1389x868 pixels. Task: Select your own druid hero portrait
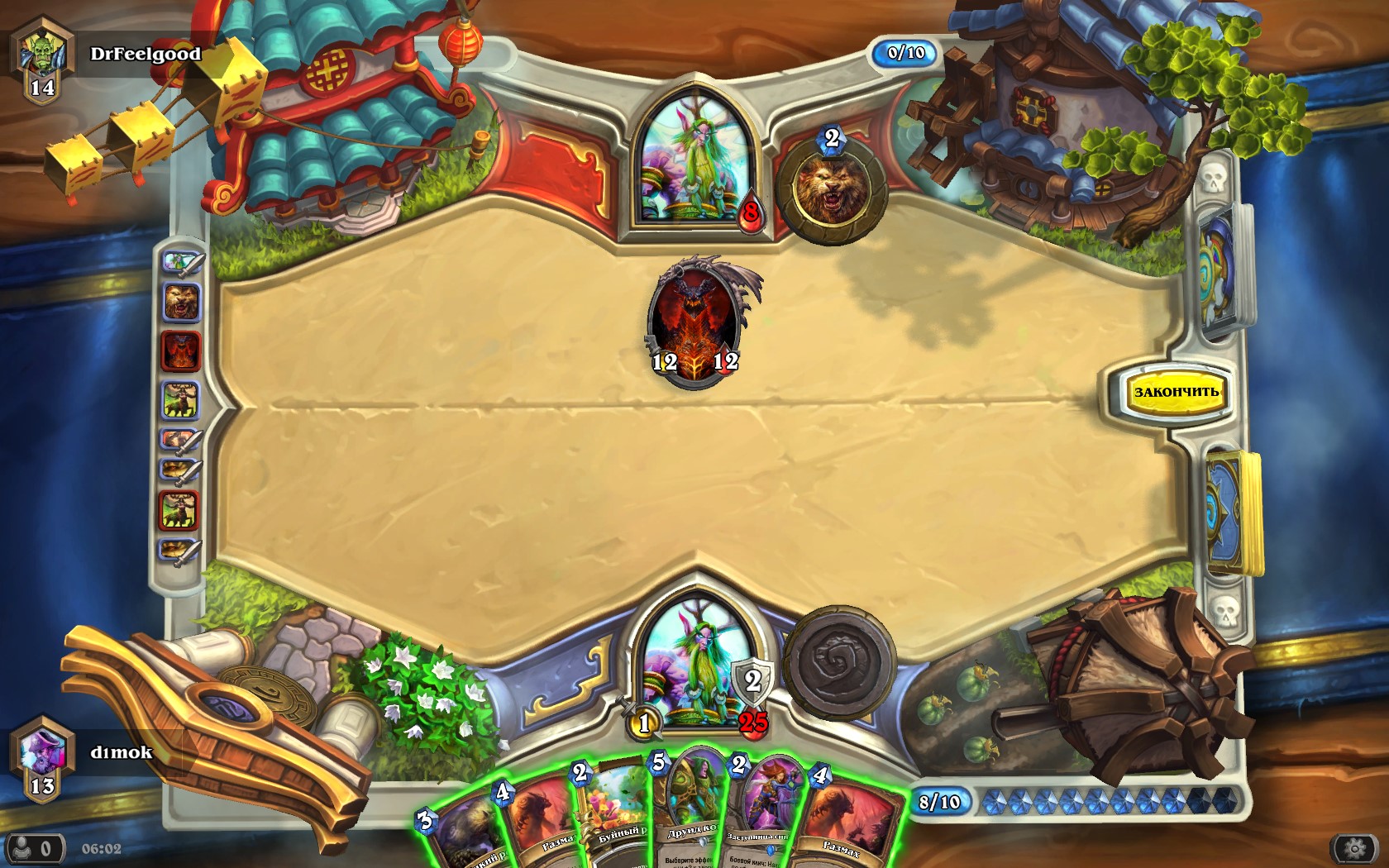[x=695, y=663]
